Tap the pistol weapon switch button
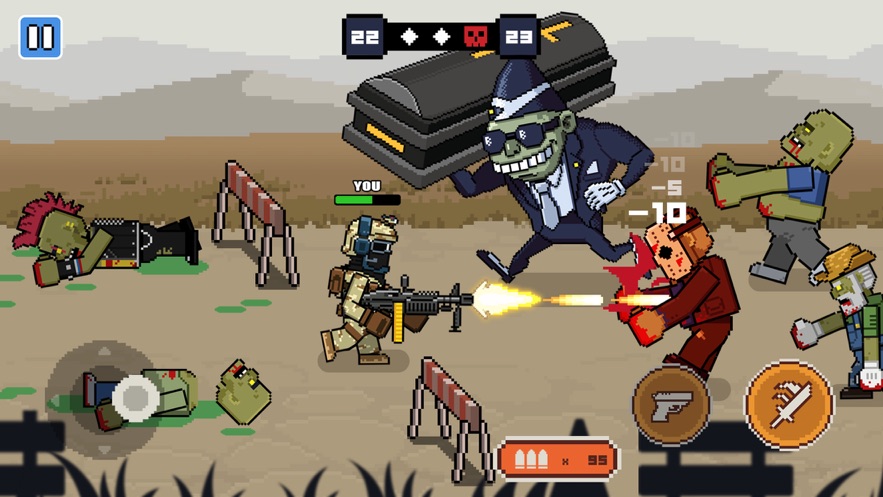This screenshot has height=497, width=883. pos(671,405)
